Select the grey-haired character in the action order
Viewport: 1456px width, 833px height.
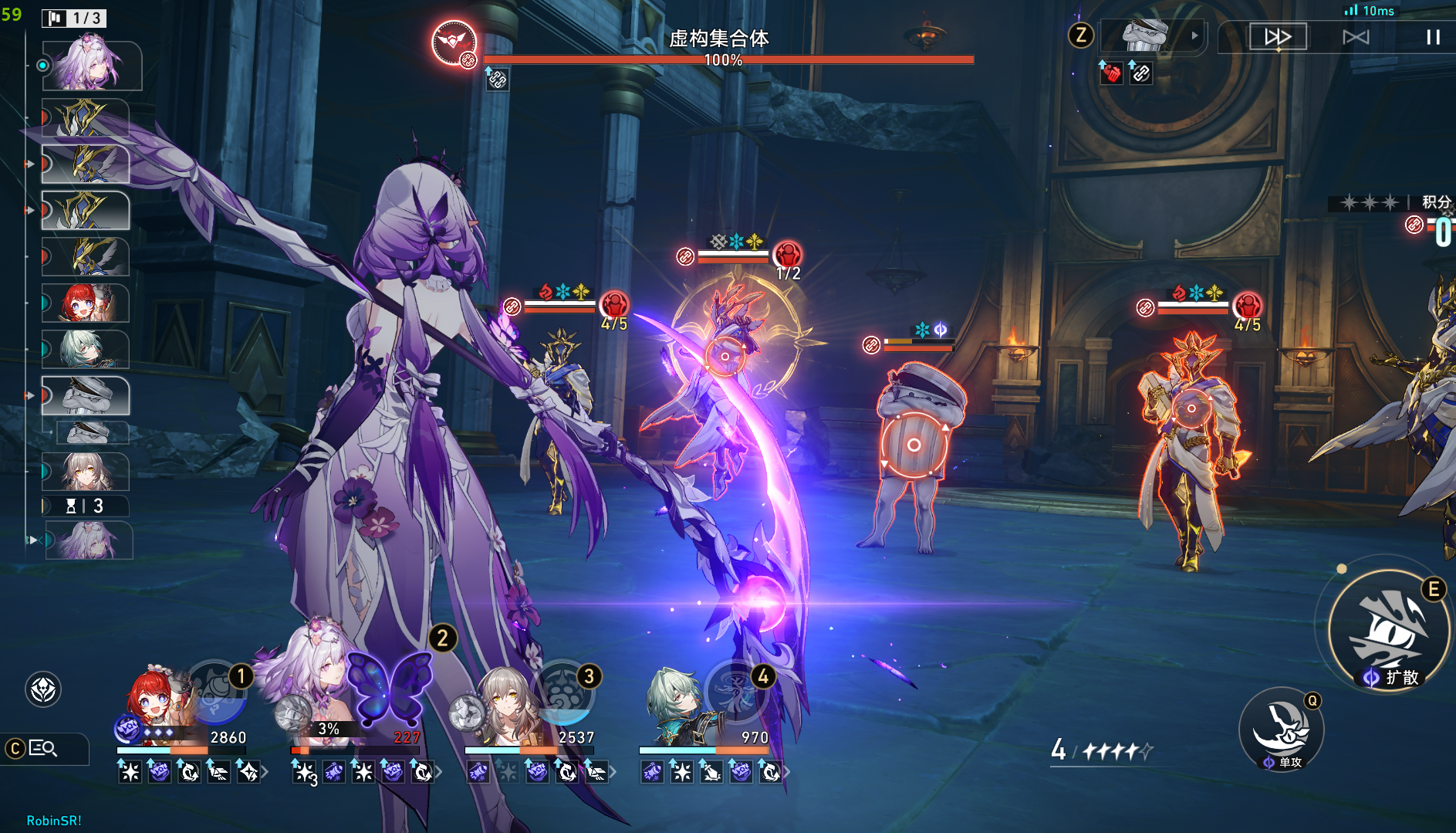[x=85, y=471]
